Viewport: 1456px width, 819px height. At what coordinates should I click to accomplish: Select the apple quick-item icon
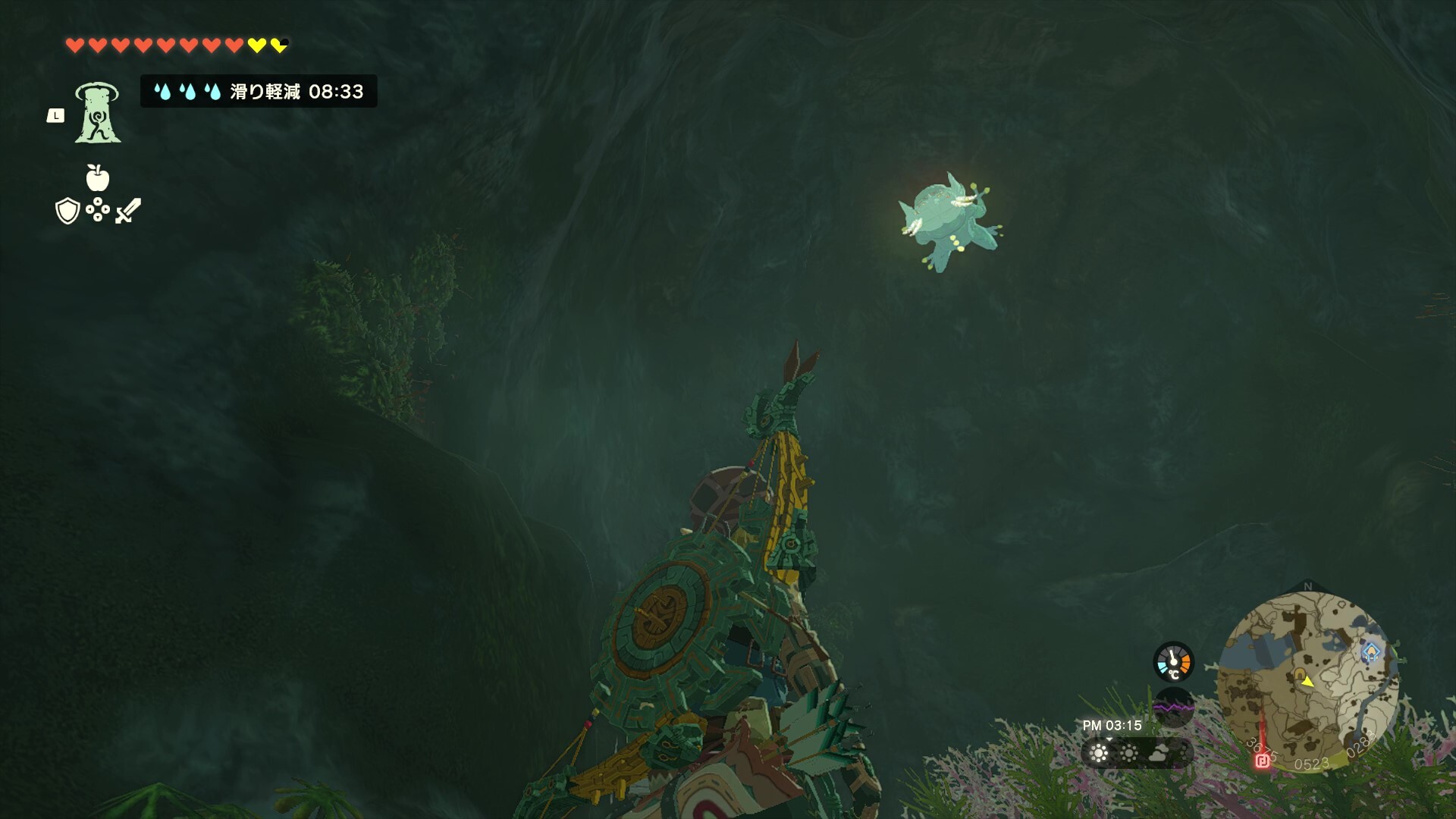[98, 178]
